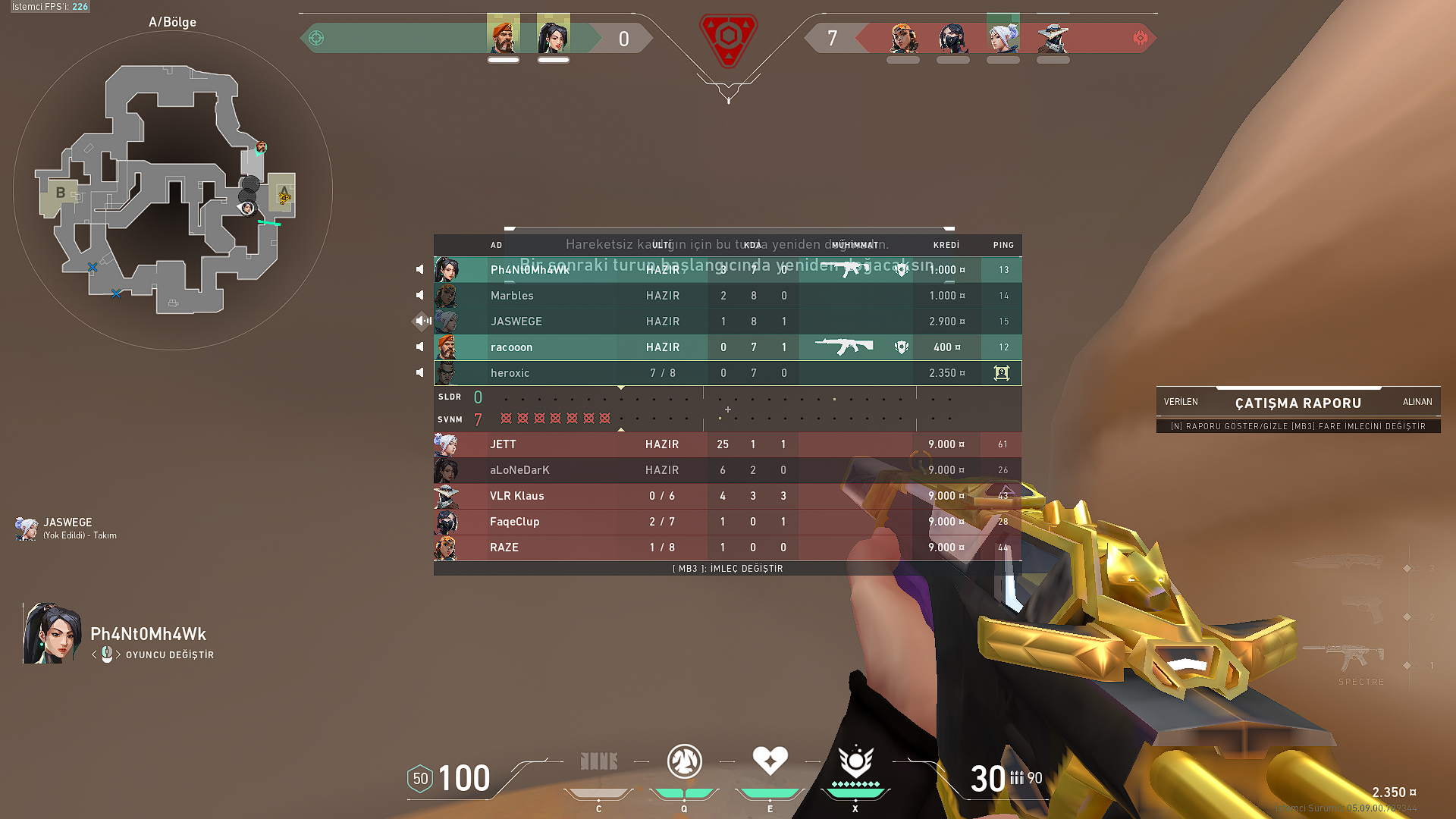Mute Ph4Nt0Mh4Wk using the speaker icon

[x=420, y=270]
